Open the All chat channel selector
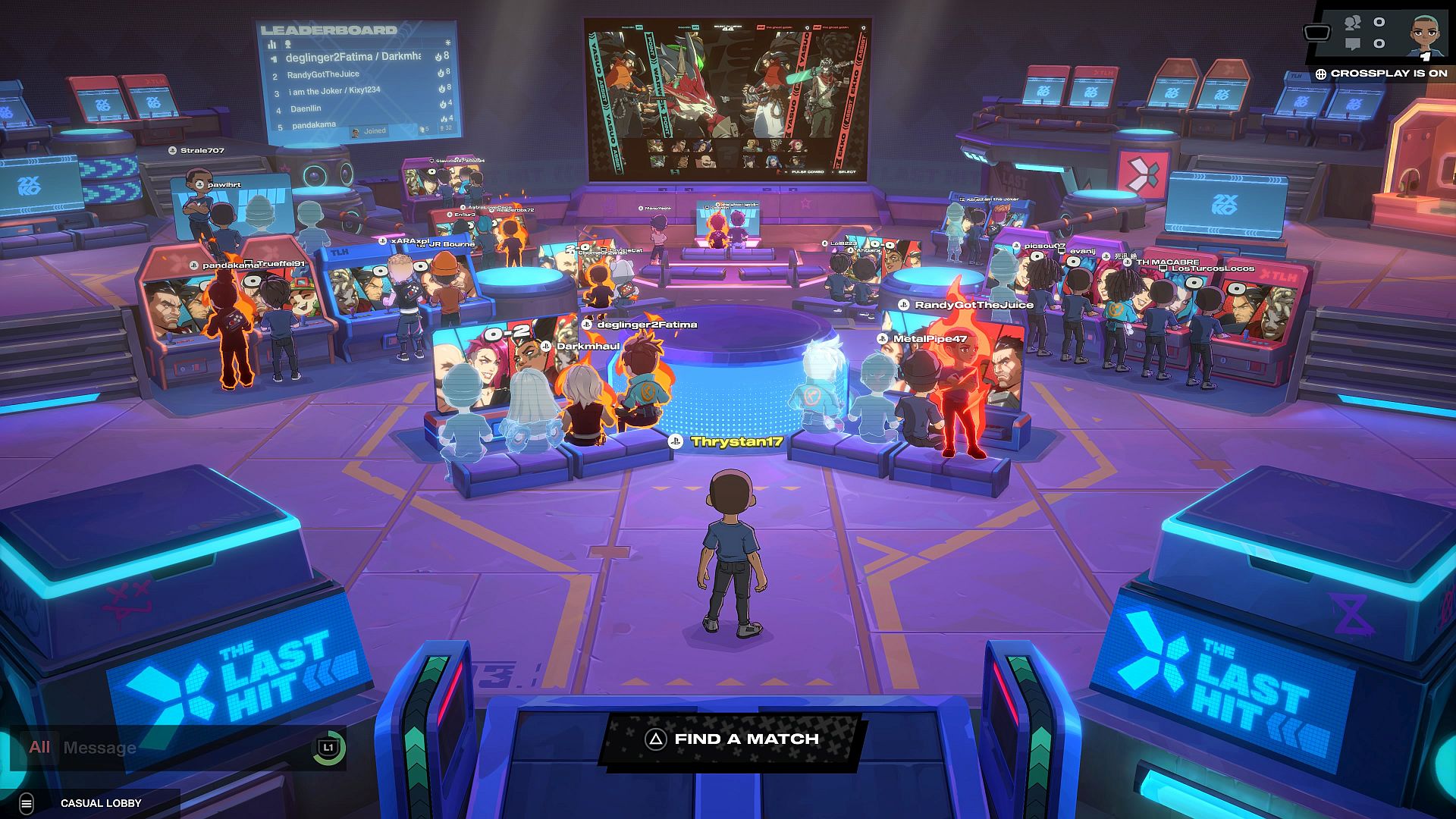Viewport: 1456px width, 819px height. [x=39, y=747]
